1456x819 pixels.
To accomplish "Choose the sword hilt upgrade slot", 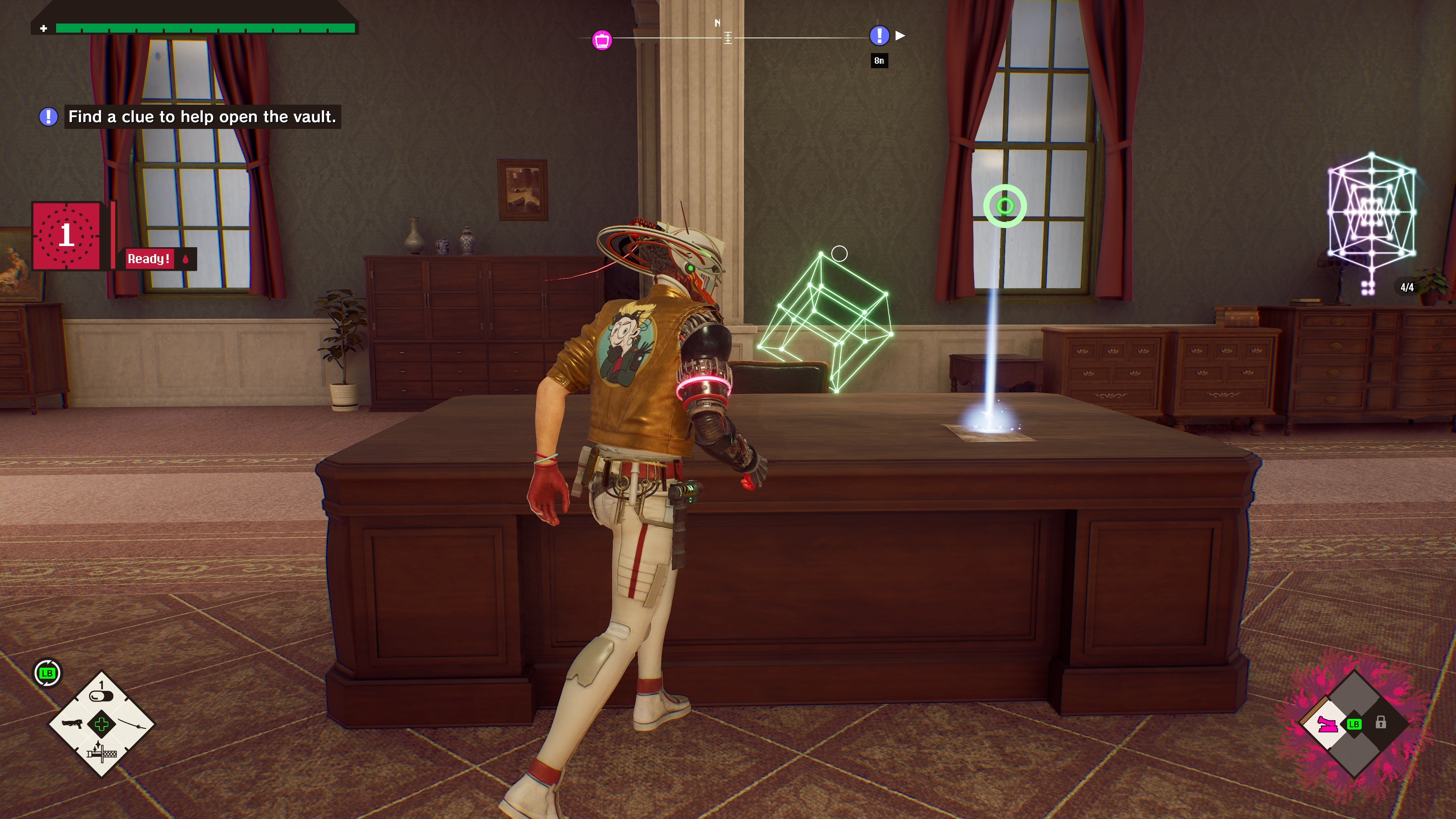I will 102,753.
